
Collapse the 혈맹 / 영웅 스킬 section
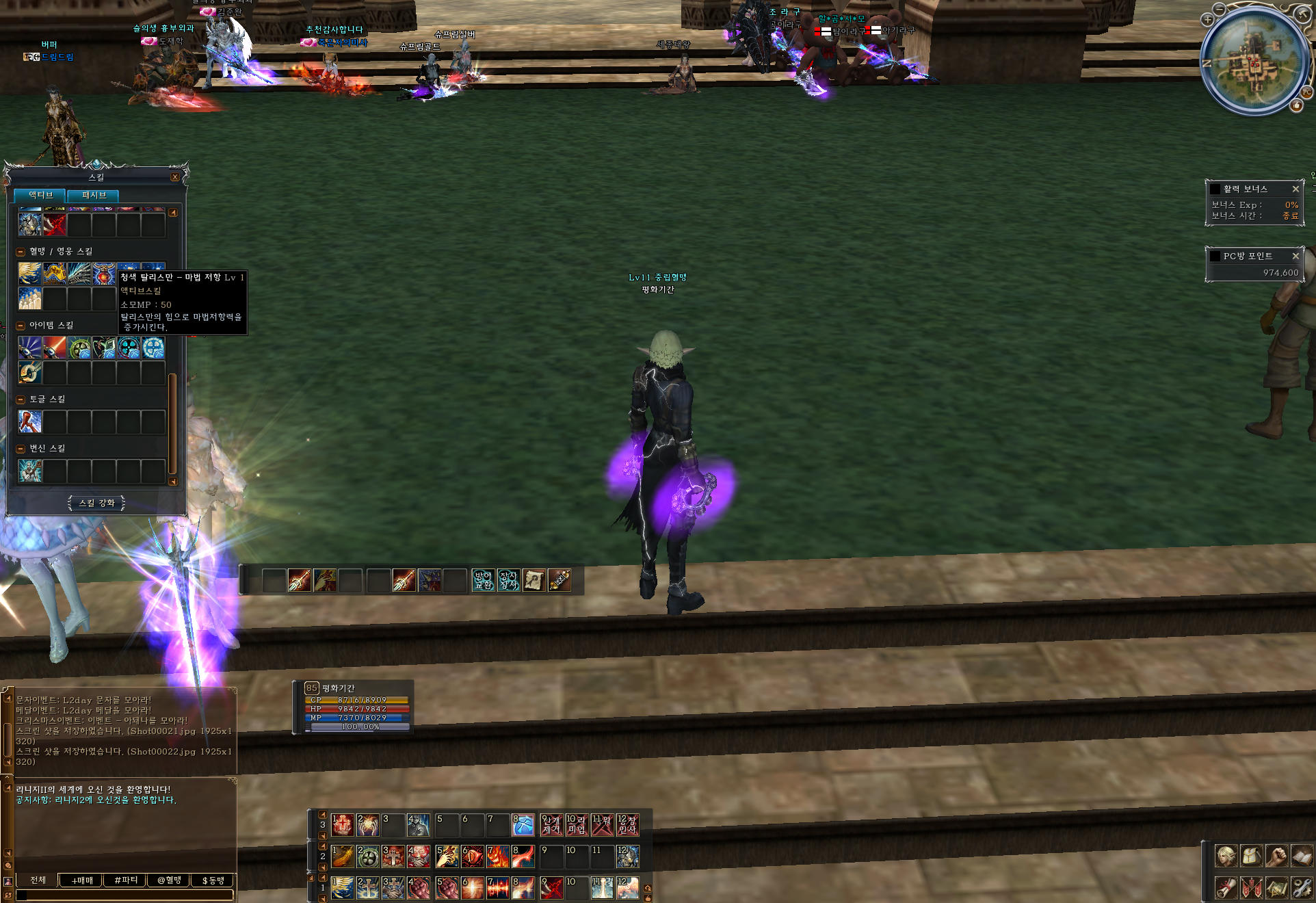(x=21, y=252)
